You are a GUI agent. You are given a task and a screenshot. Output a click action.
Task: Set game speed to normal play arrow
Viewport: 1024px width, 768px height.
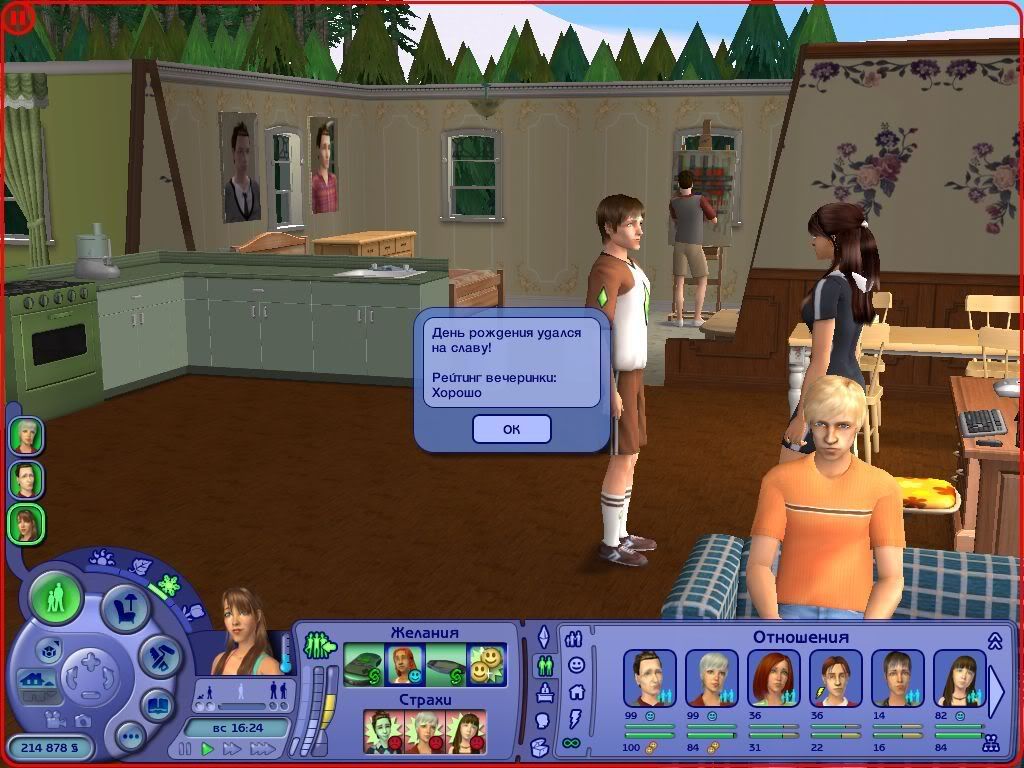(208, 749)
